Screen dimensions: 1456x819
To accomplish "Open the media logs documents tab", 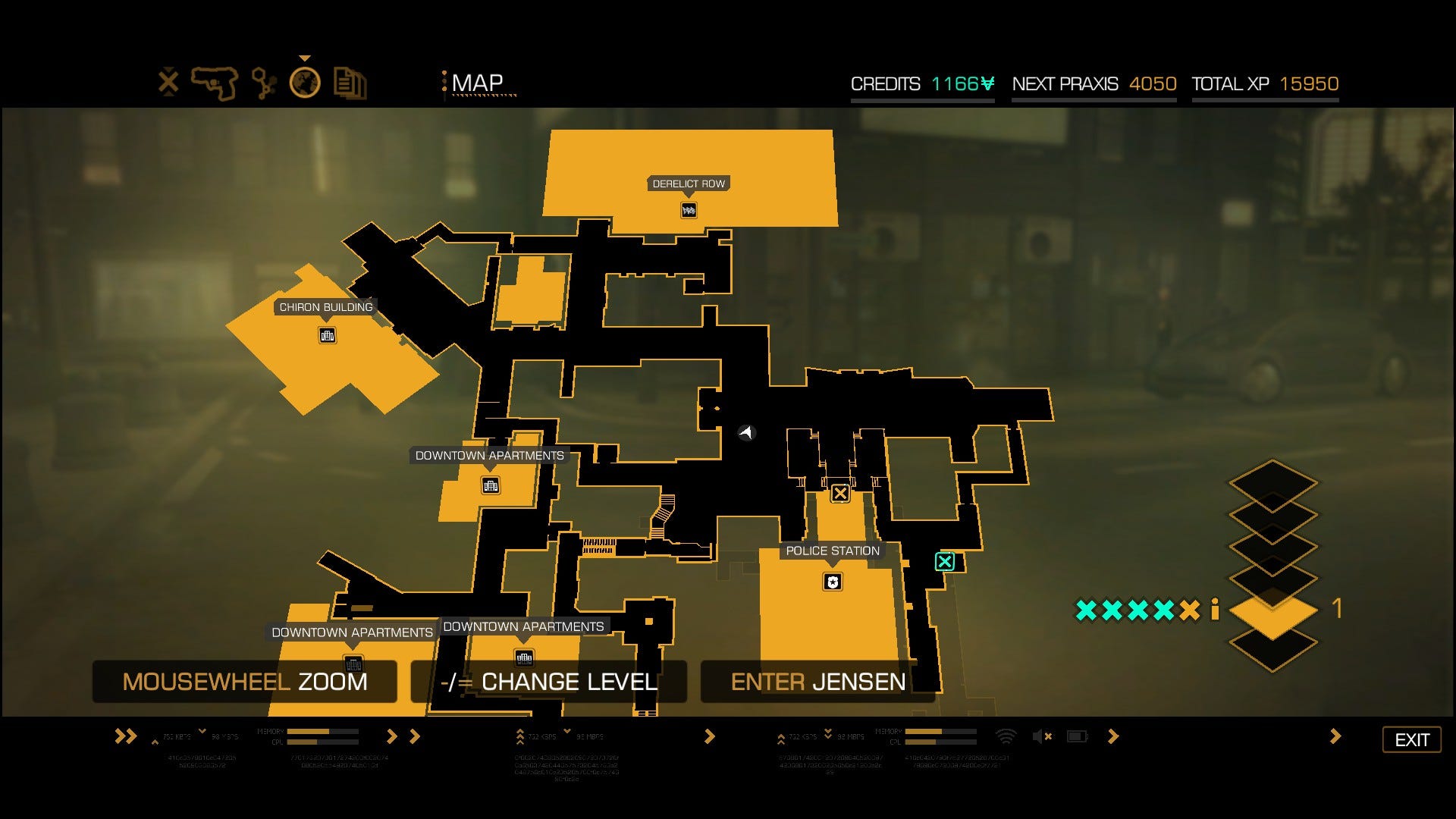I will click(350, 83).
